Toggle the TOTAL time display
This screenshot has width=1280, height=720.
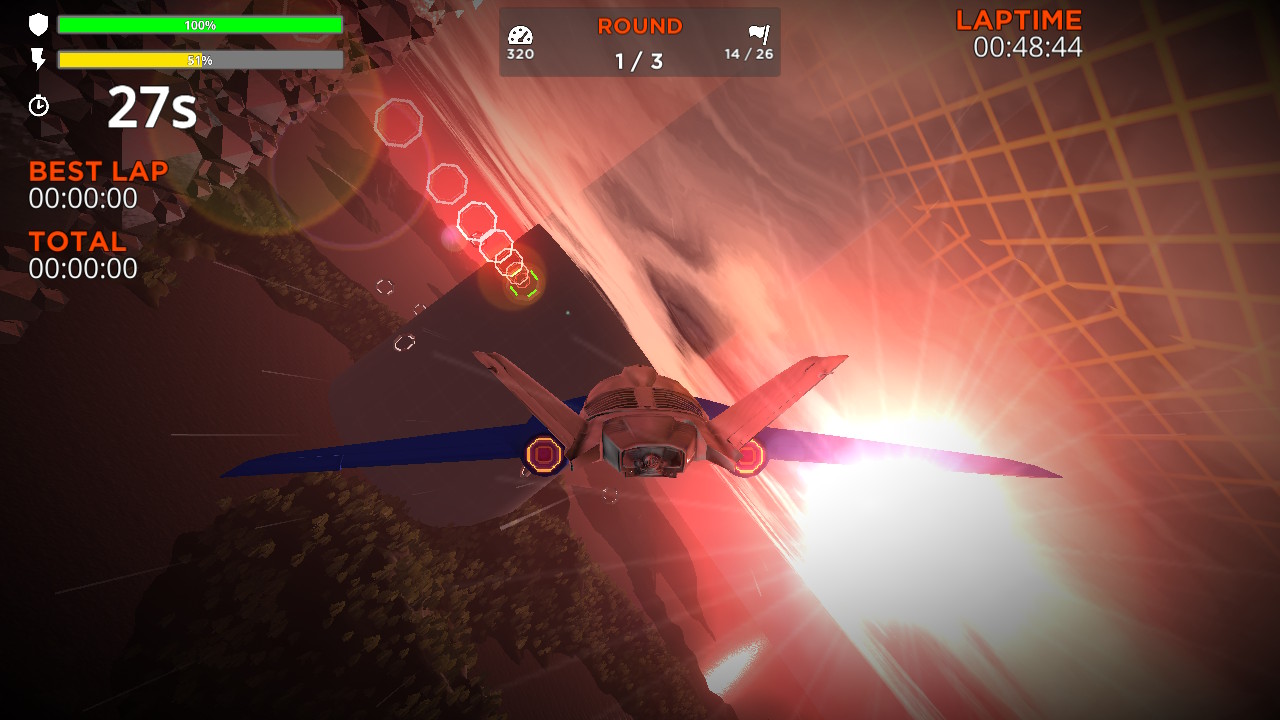pyautogui.click(x=77, y=241)
